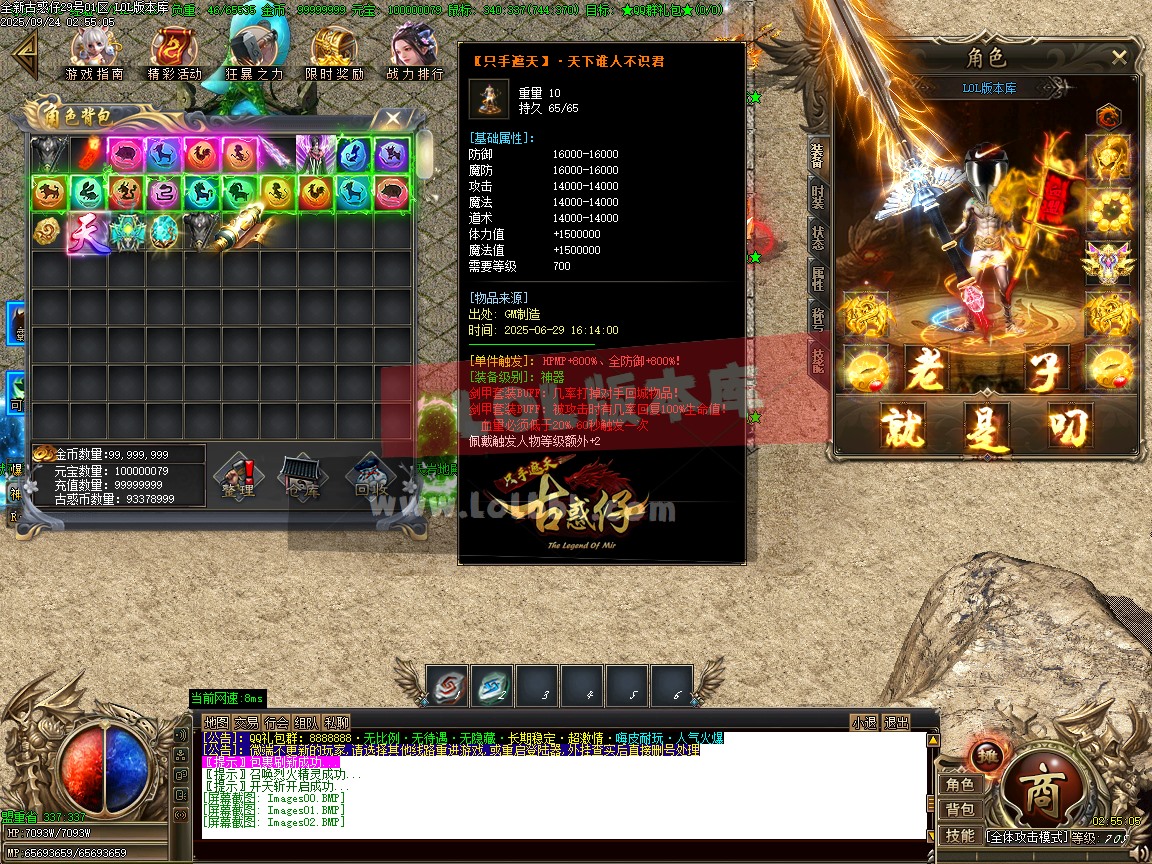Sort the bag with 整理 button

pos(238,478)
